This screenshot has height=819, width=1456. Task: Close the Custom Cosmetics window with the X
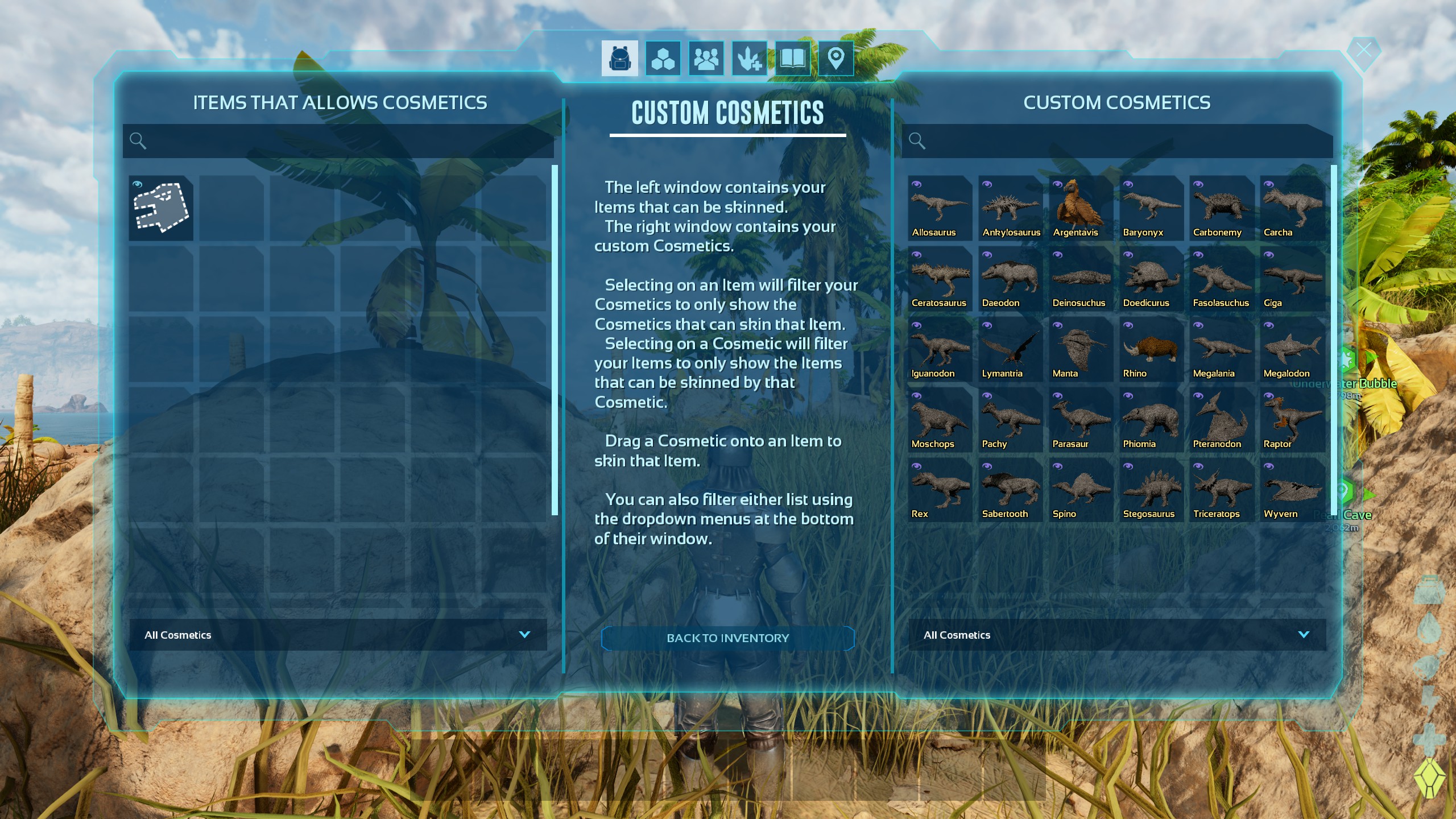pyautogui.click(x=1364, y=50)
